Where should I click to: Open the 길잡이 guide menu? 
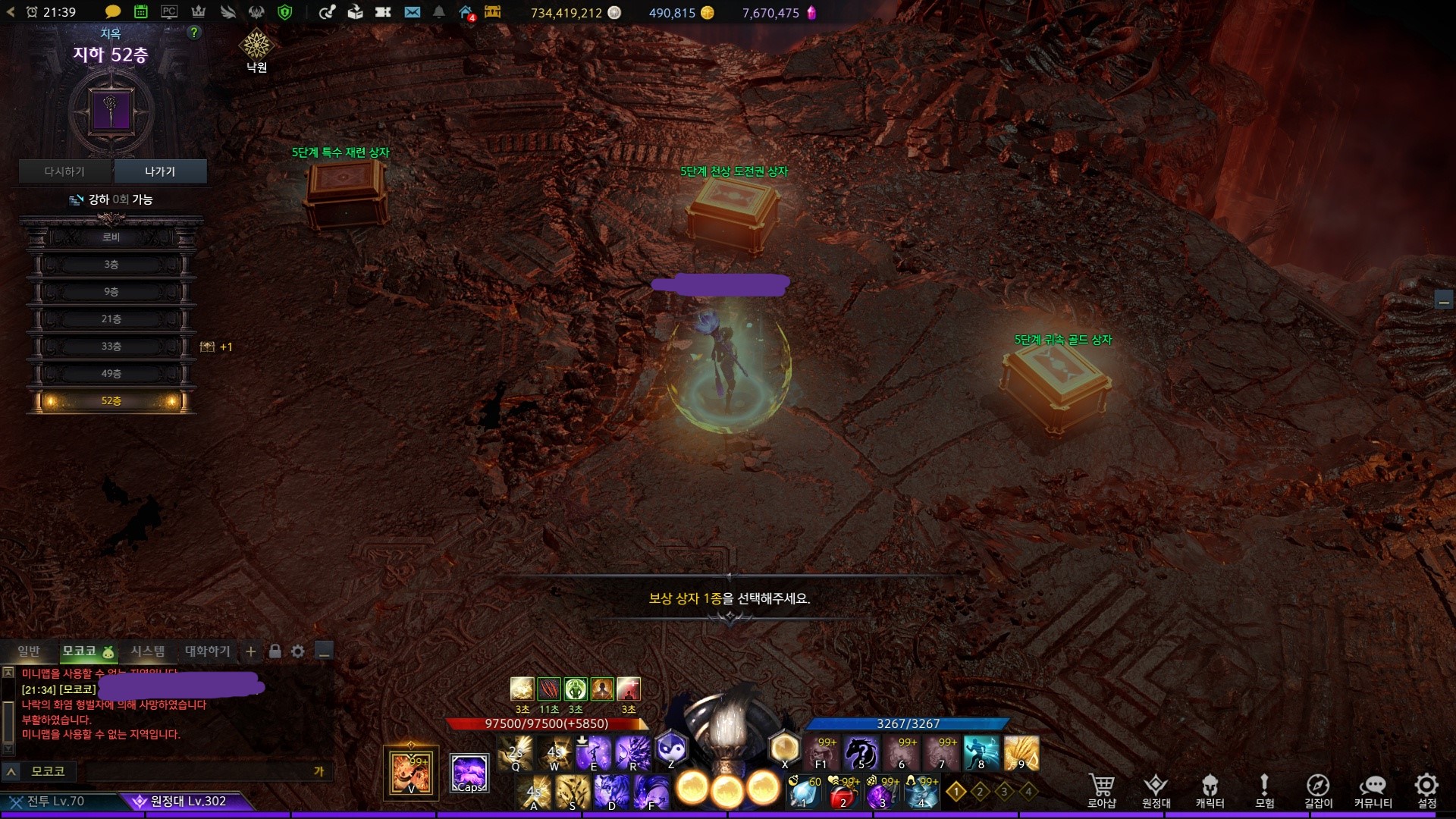(1318, 790)
